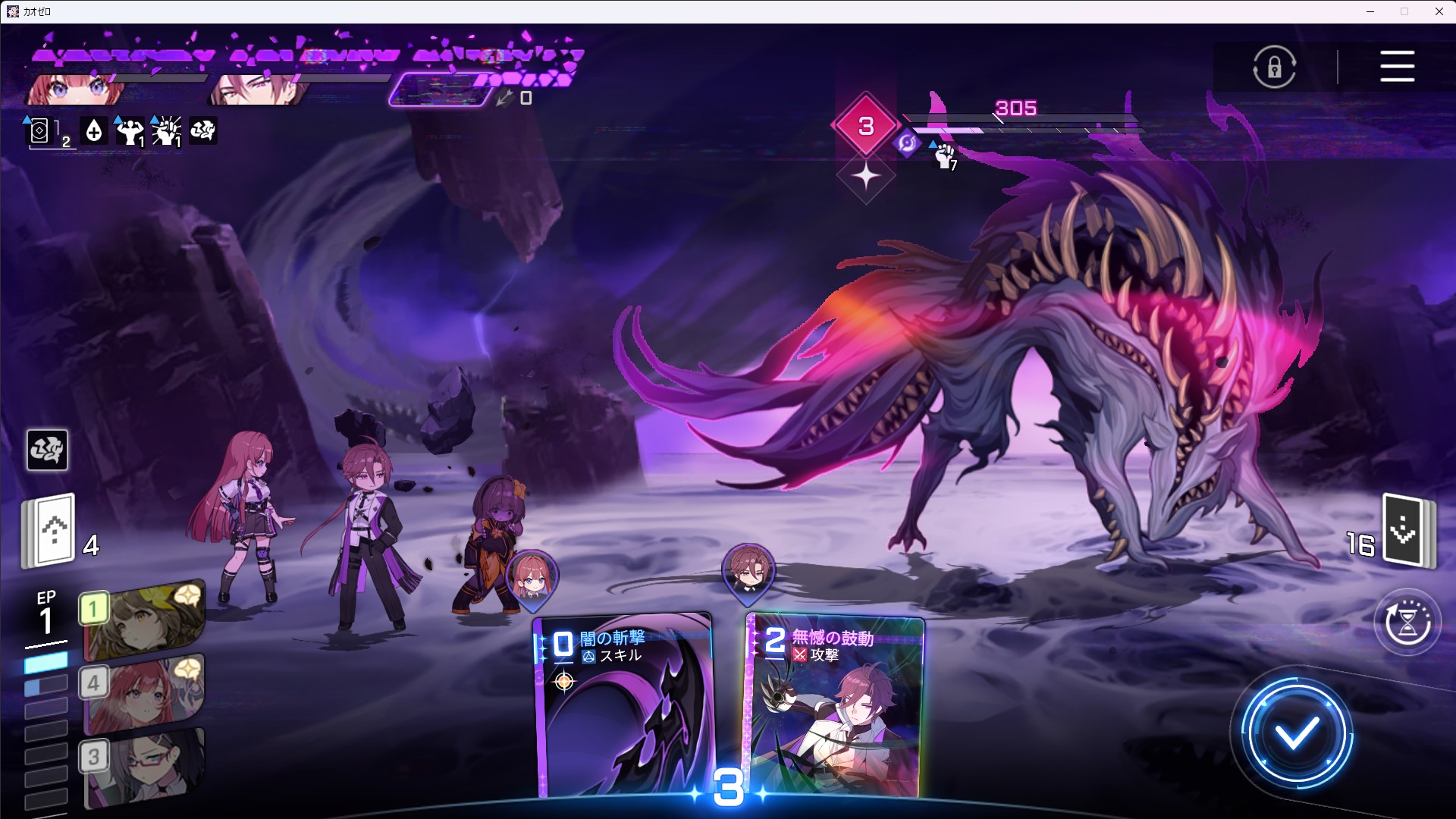This screenshot has width=1456, height=819.
Task: Tap the hourglass turn timer button
Action: [1407, 623]
